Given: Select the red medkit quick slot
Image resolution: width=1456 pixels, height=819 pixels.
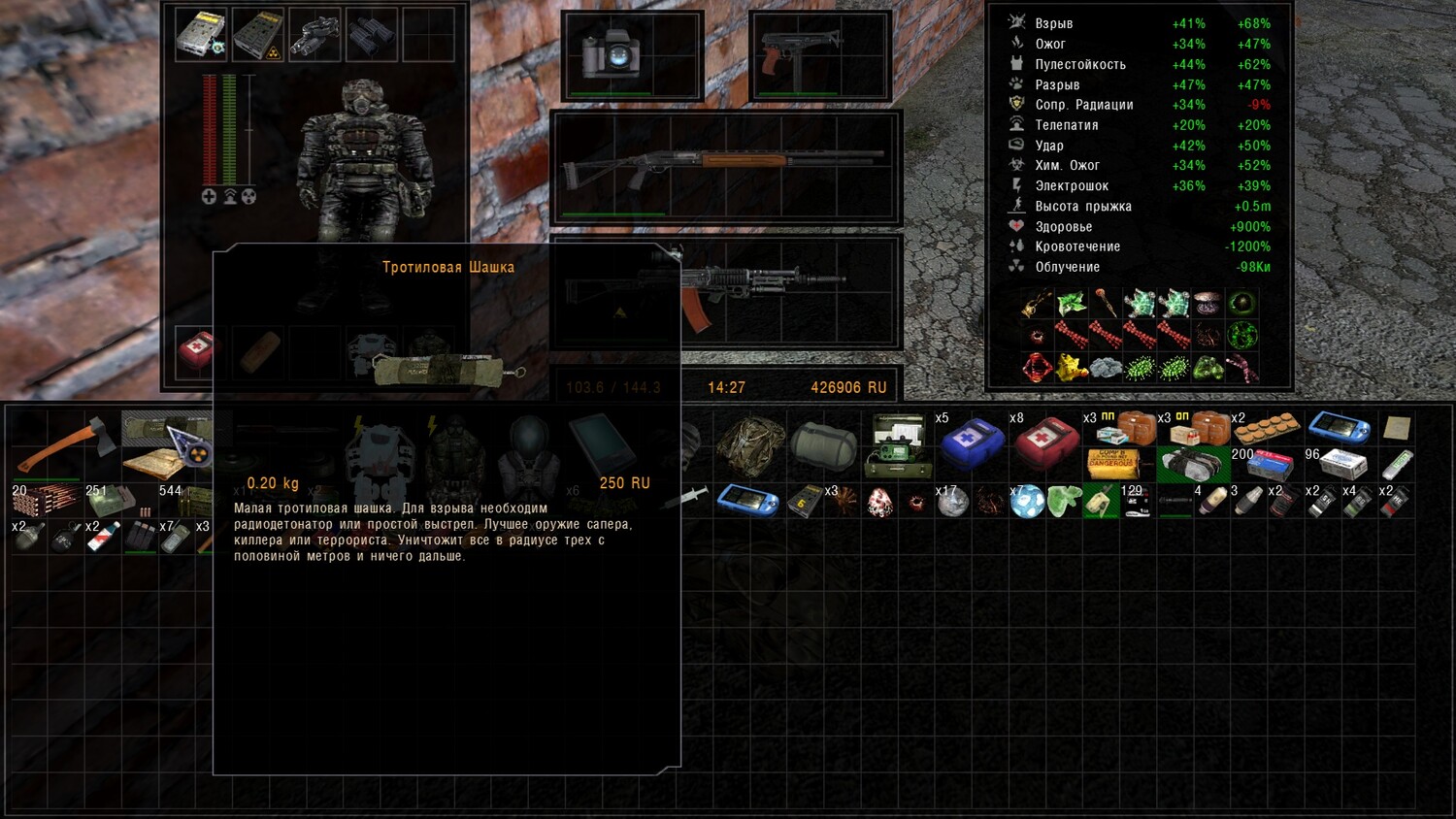Looking at the screenshot, I should [201, 349].
